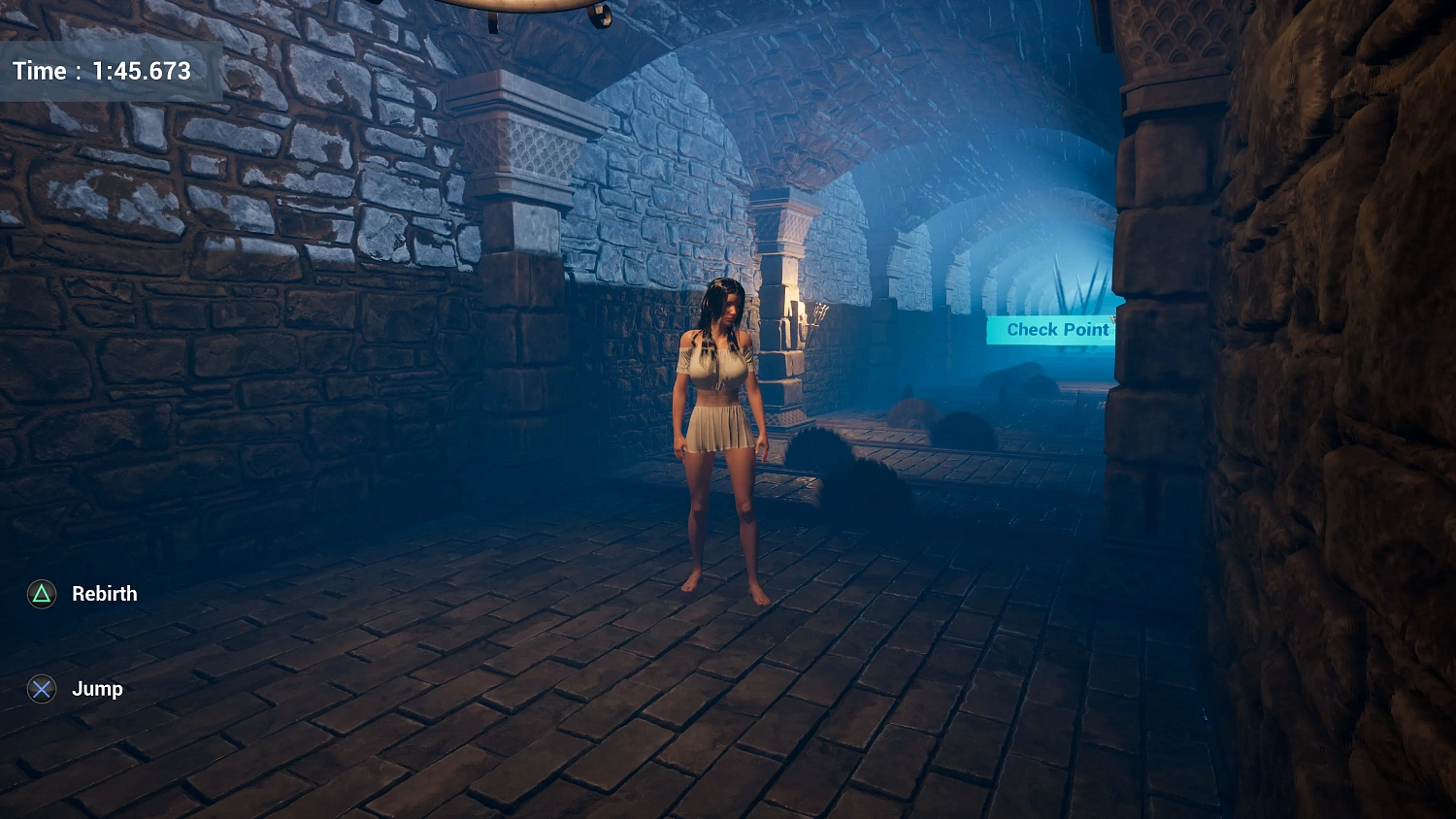Click the X symbol inside its dark circle
Image resolution: width=1456 pixels, height=819 pixels.
41,689
